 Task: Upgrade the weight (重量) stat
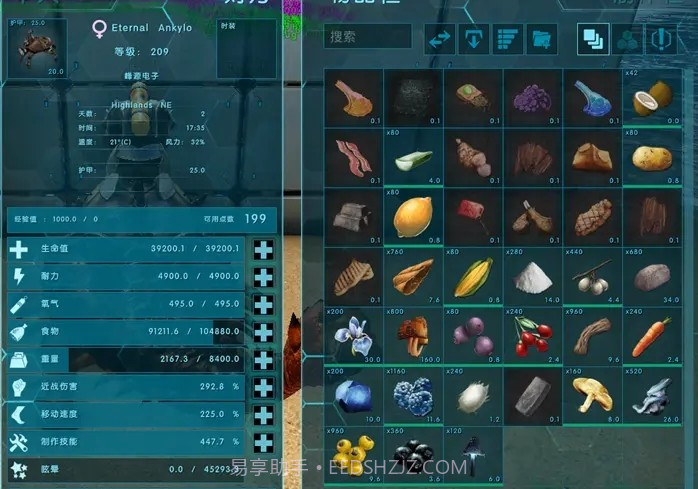pyautogui.click(x=264, y=359)
